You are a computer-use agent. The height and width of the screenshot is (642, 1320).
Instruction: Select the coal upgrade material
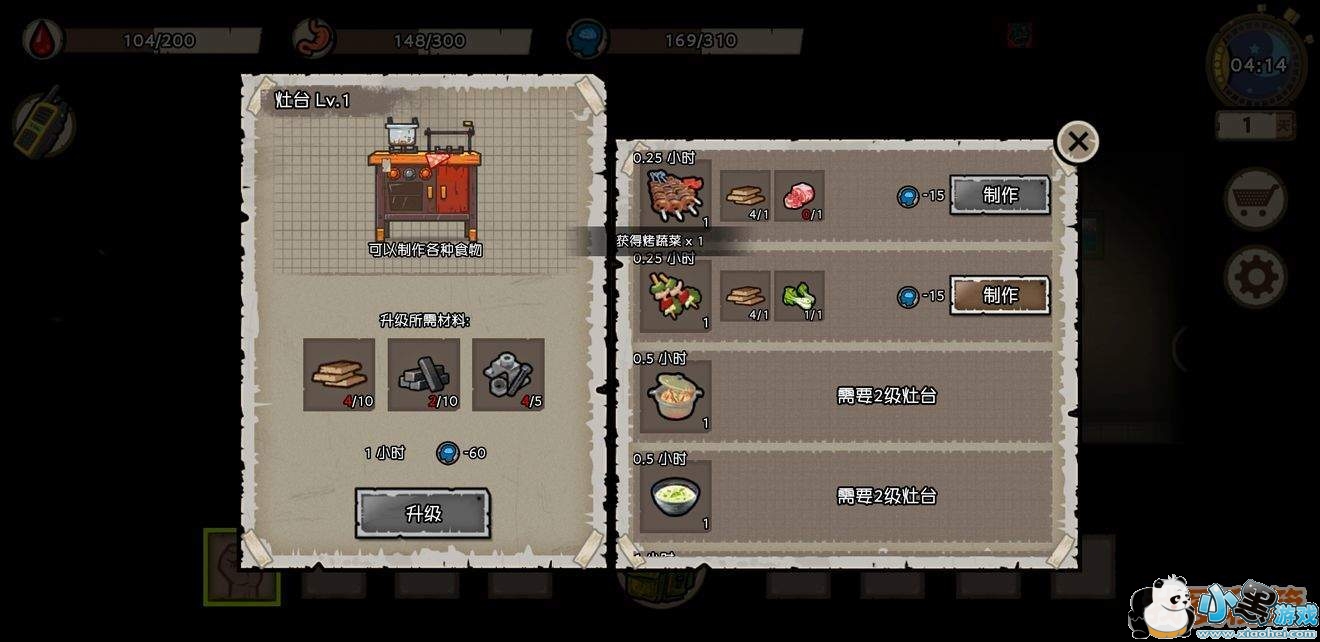click(x=424, y=374)
